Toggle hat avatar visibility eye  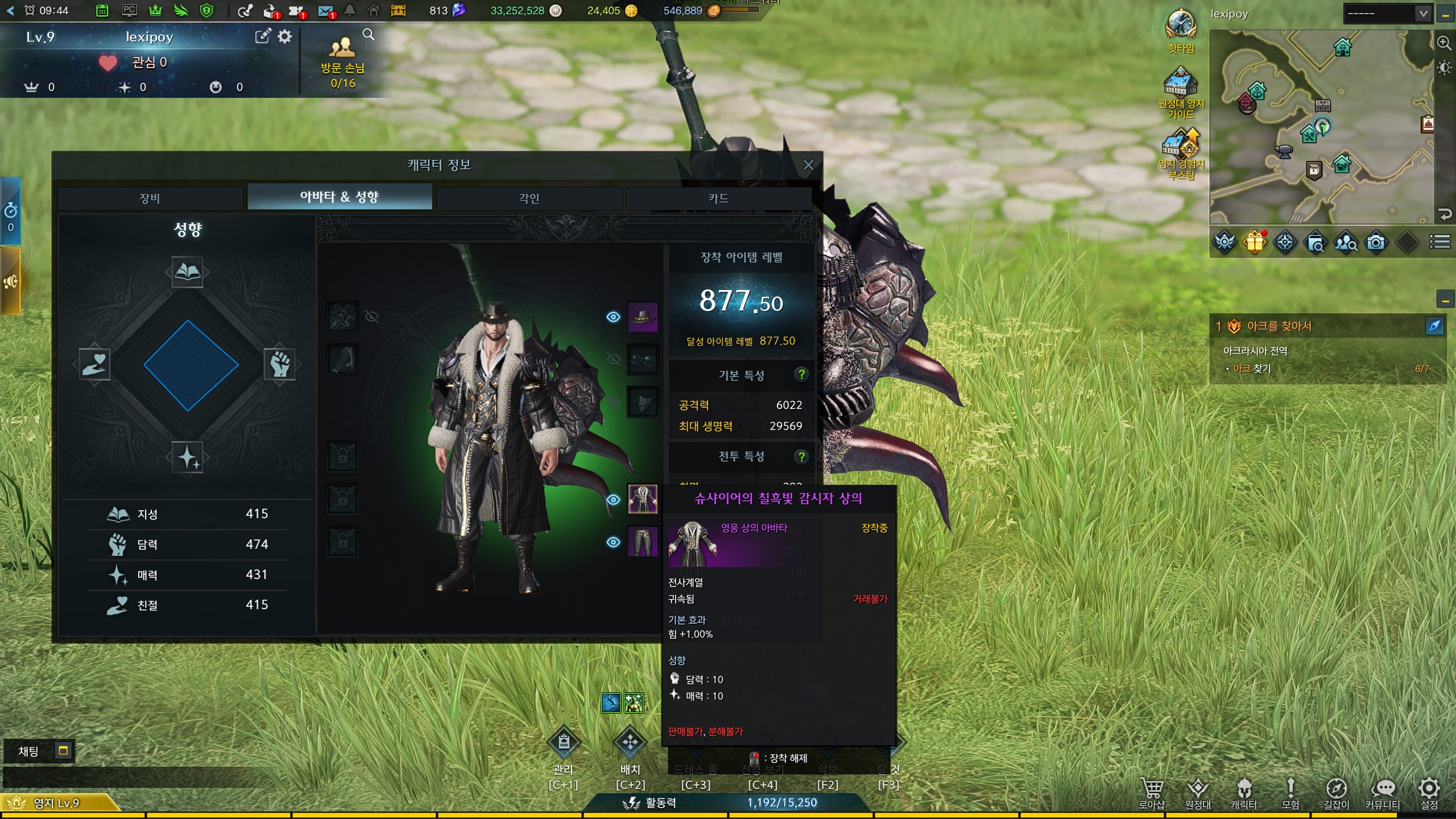(613, 317)
